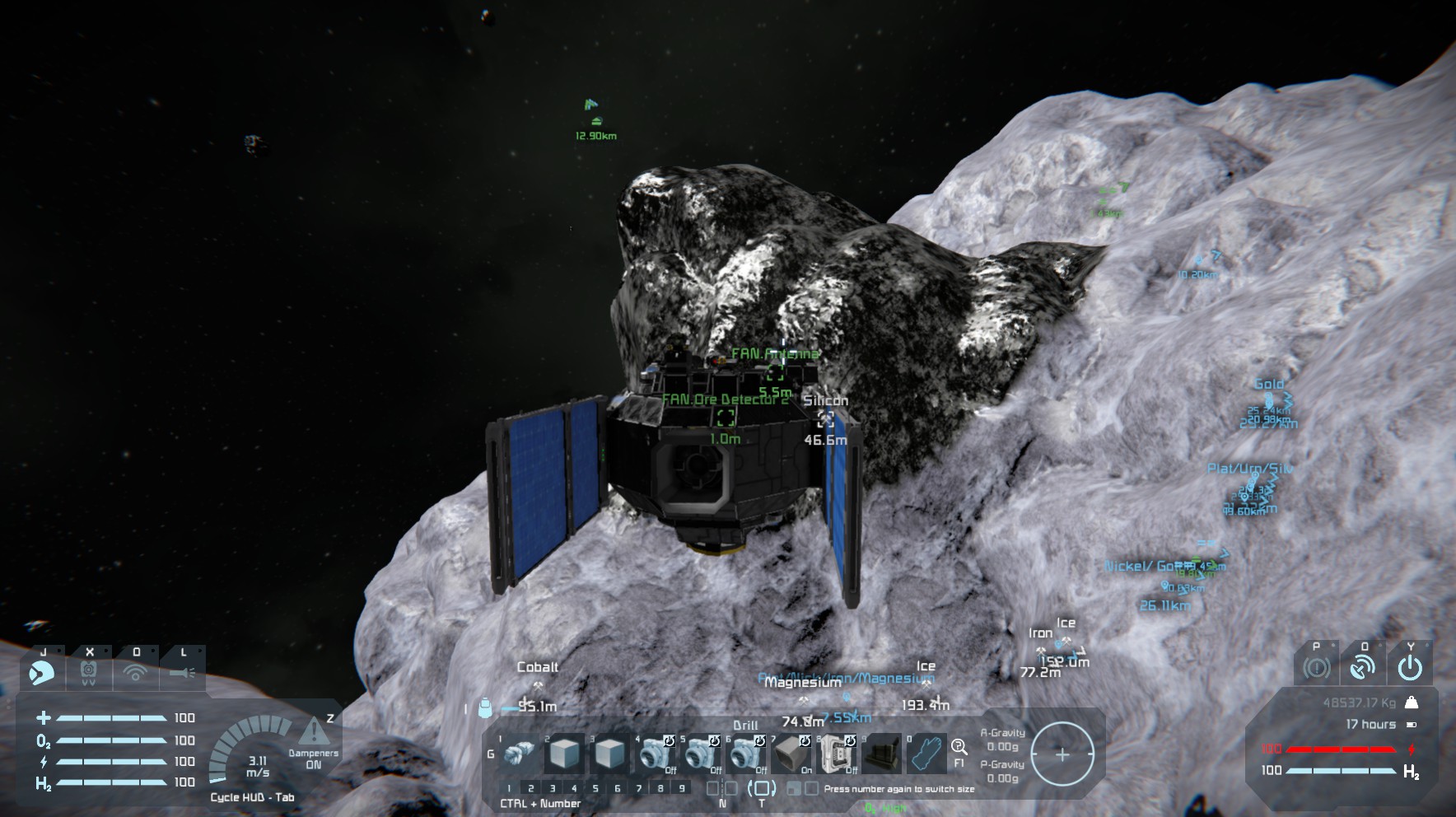Select the drill in hotbar slot 1
Viewport: 1456px width, 817px height.
[519, 754]
